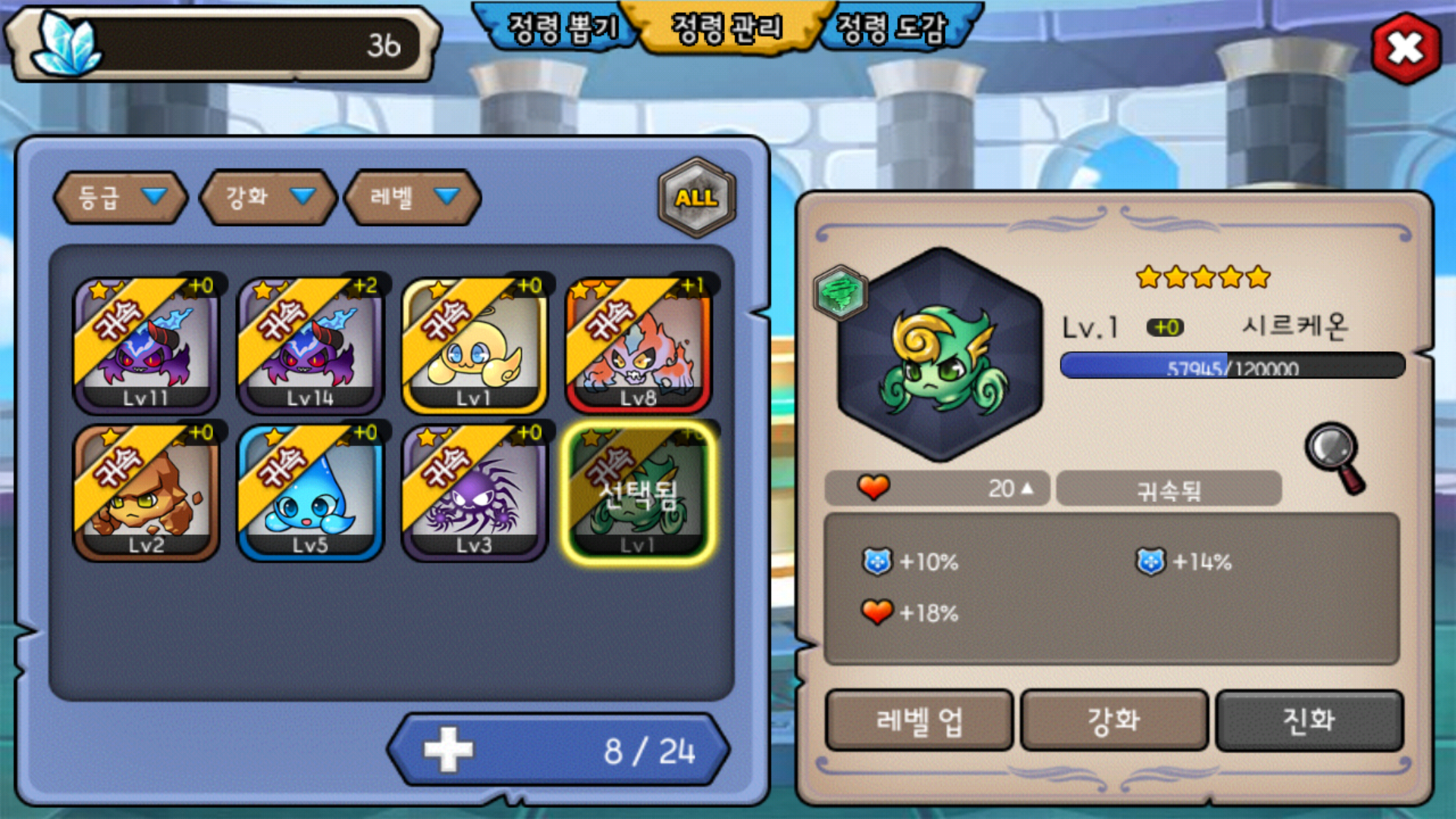Screen dimensions: 1456x819
Task: Open the 정령 도감 tab
Action: 892,29
